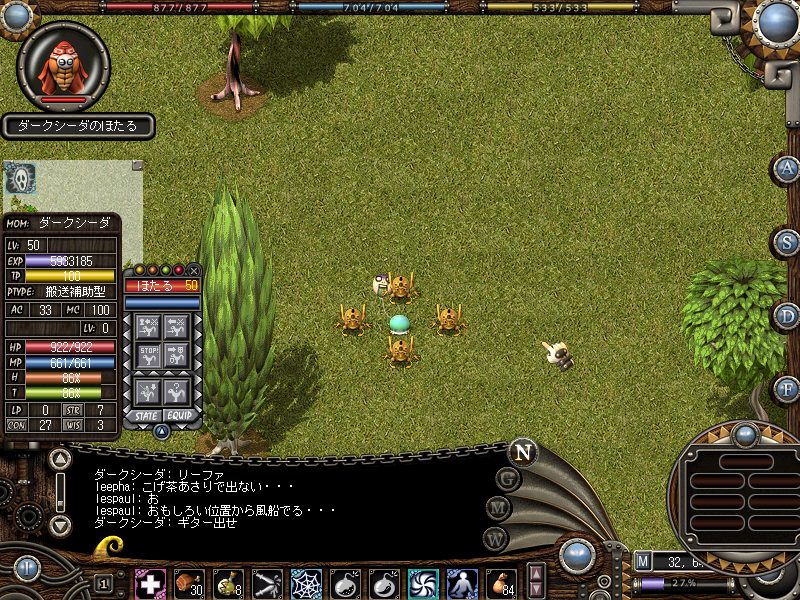Screen dimensions: 800x600
Task: Click the S side button
Action: click(788, 242)
